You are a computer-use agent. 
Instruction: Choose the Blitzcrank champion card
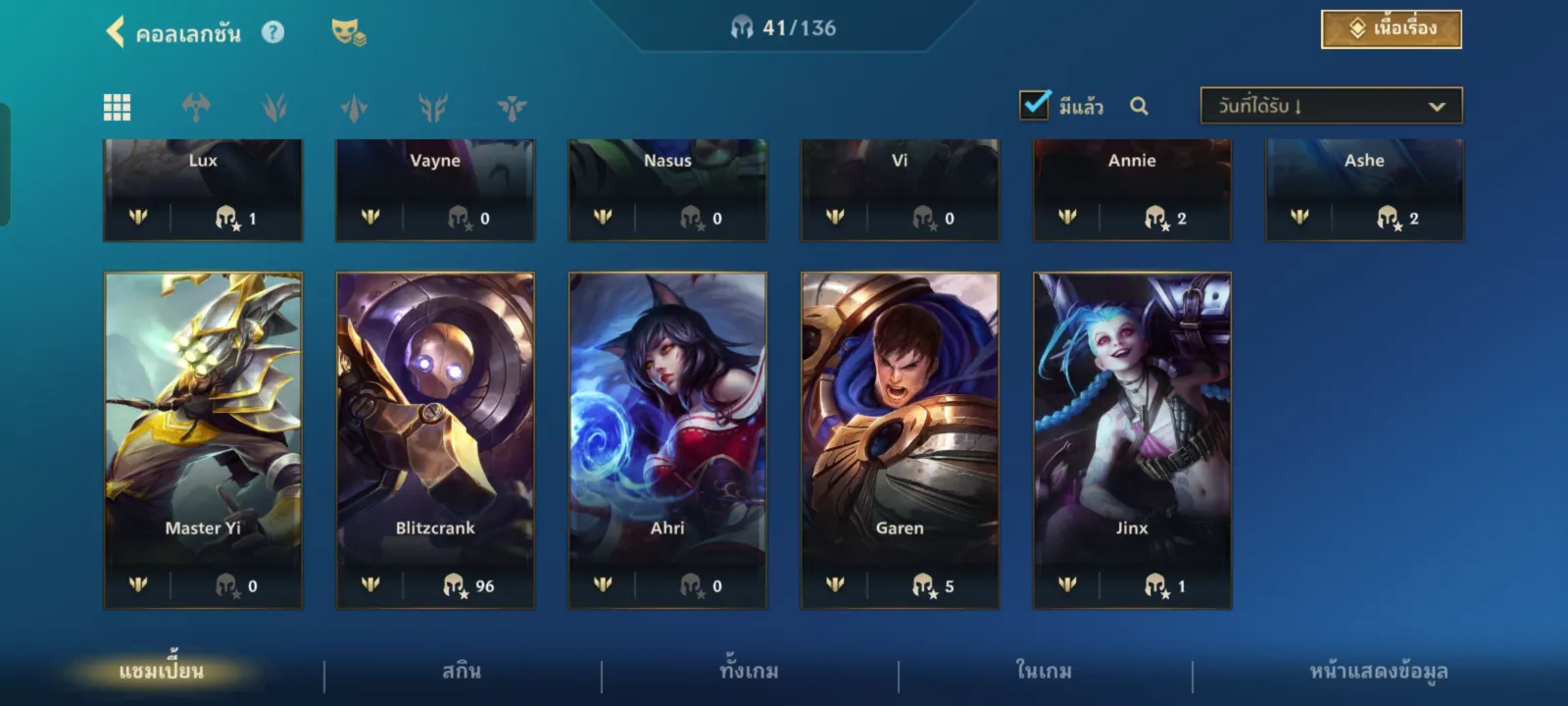tap(435, 439)
